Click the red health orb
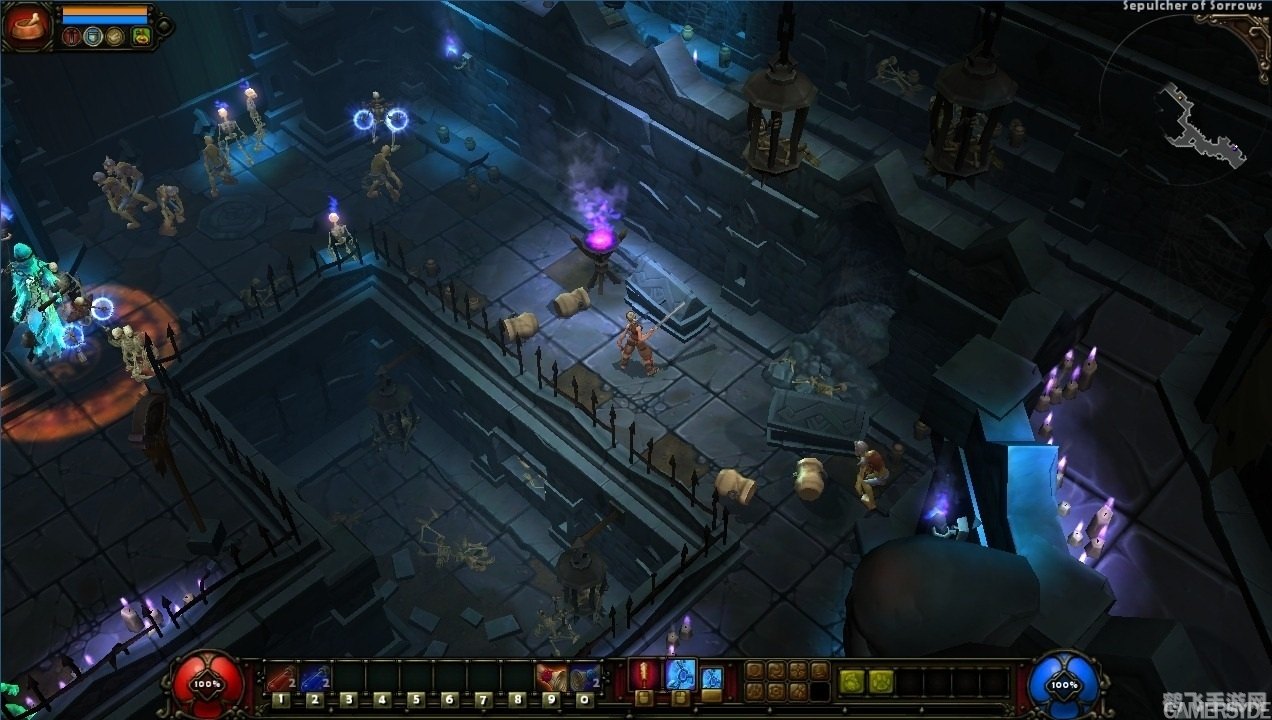The width and height of the screenshot is (1272, 720). [x=208, y=684]
